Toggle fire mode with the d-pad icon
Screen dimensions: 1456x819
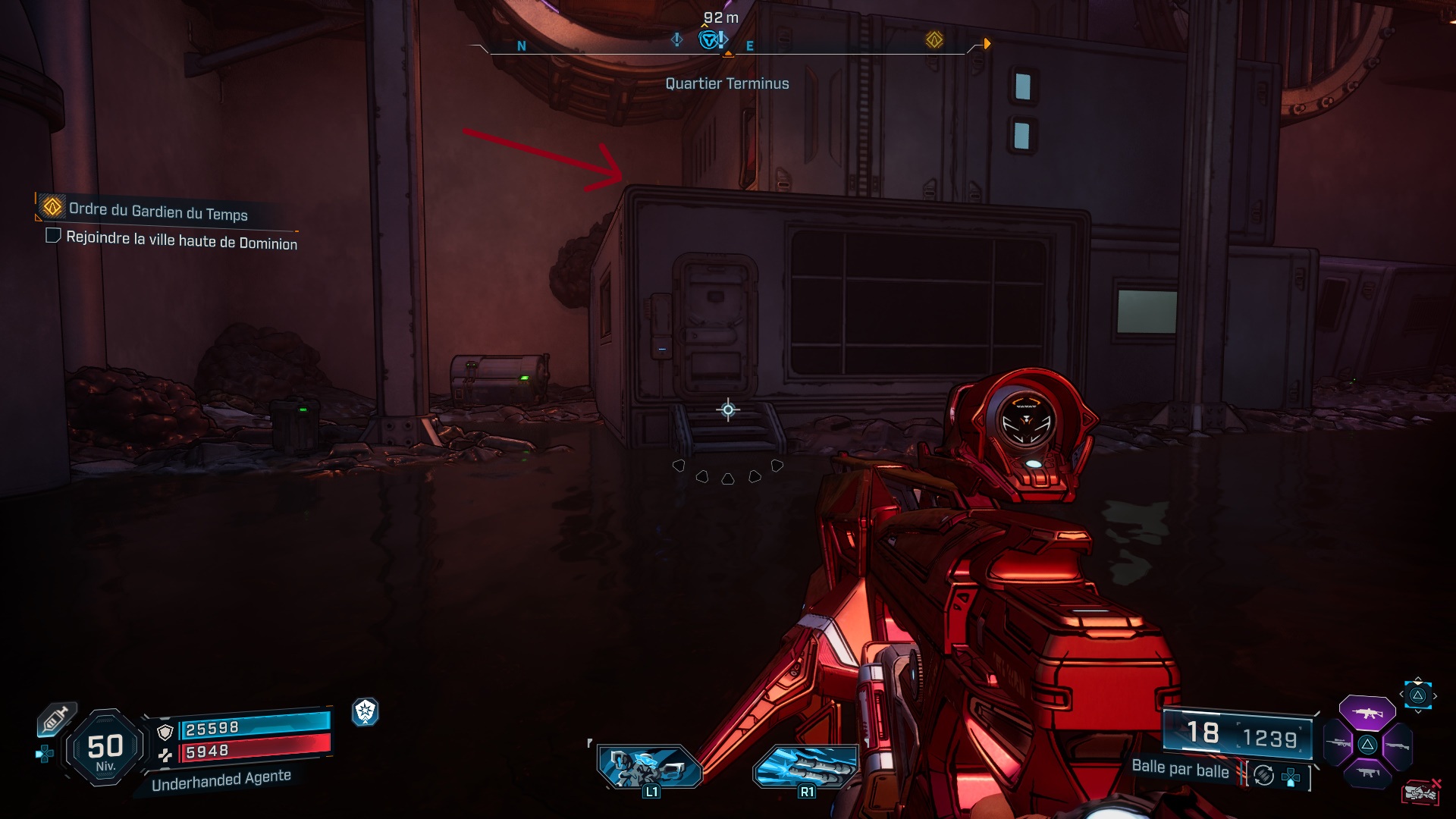[x=1289, y=779]
